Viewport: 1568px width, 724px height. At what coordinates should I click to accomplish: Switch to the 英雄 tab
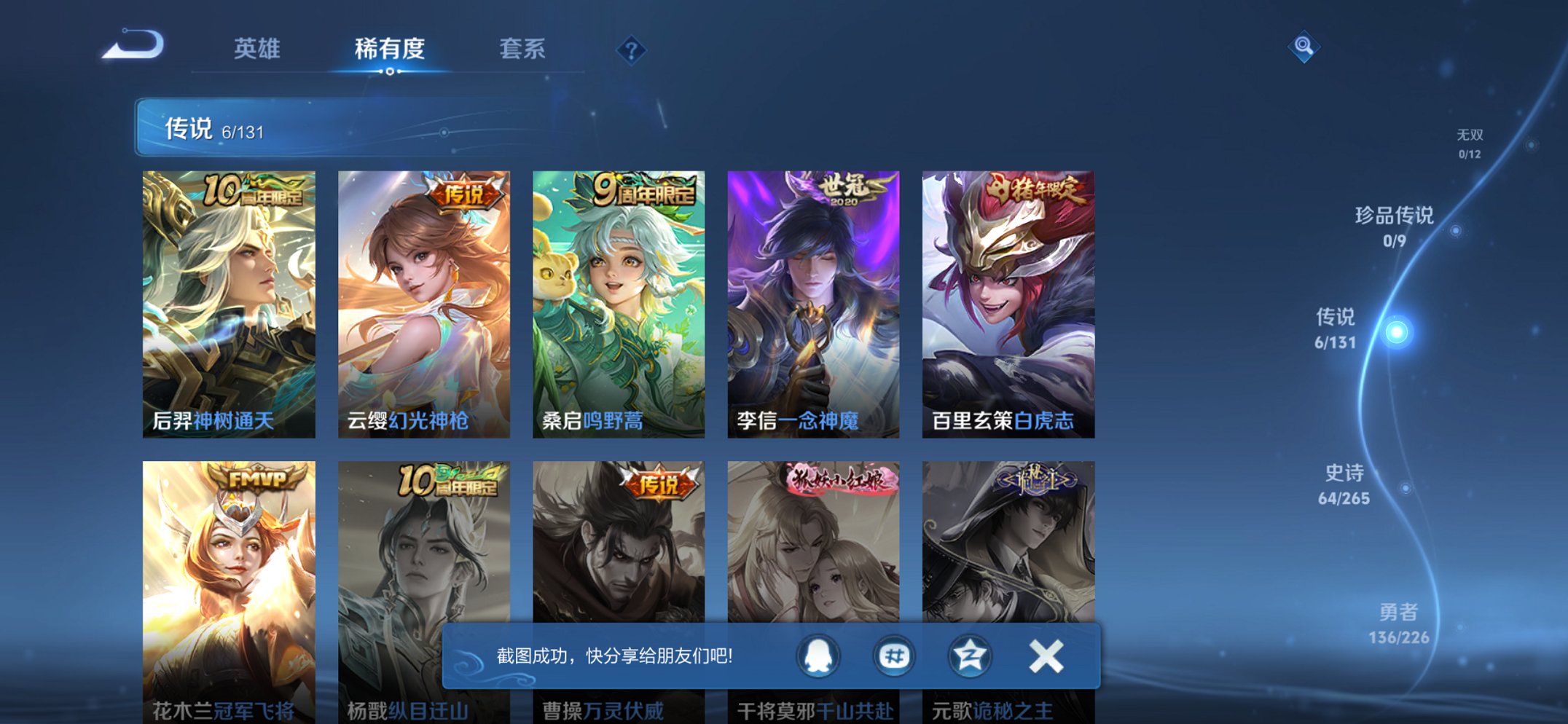(259, 48)
